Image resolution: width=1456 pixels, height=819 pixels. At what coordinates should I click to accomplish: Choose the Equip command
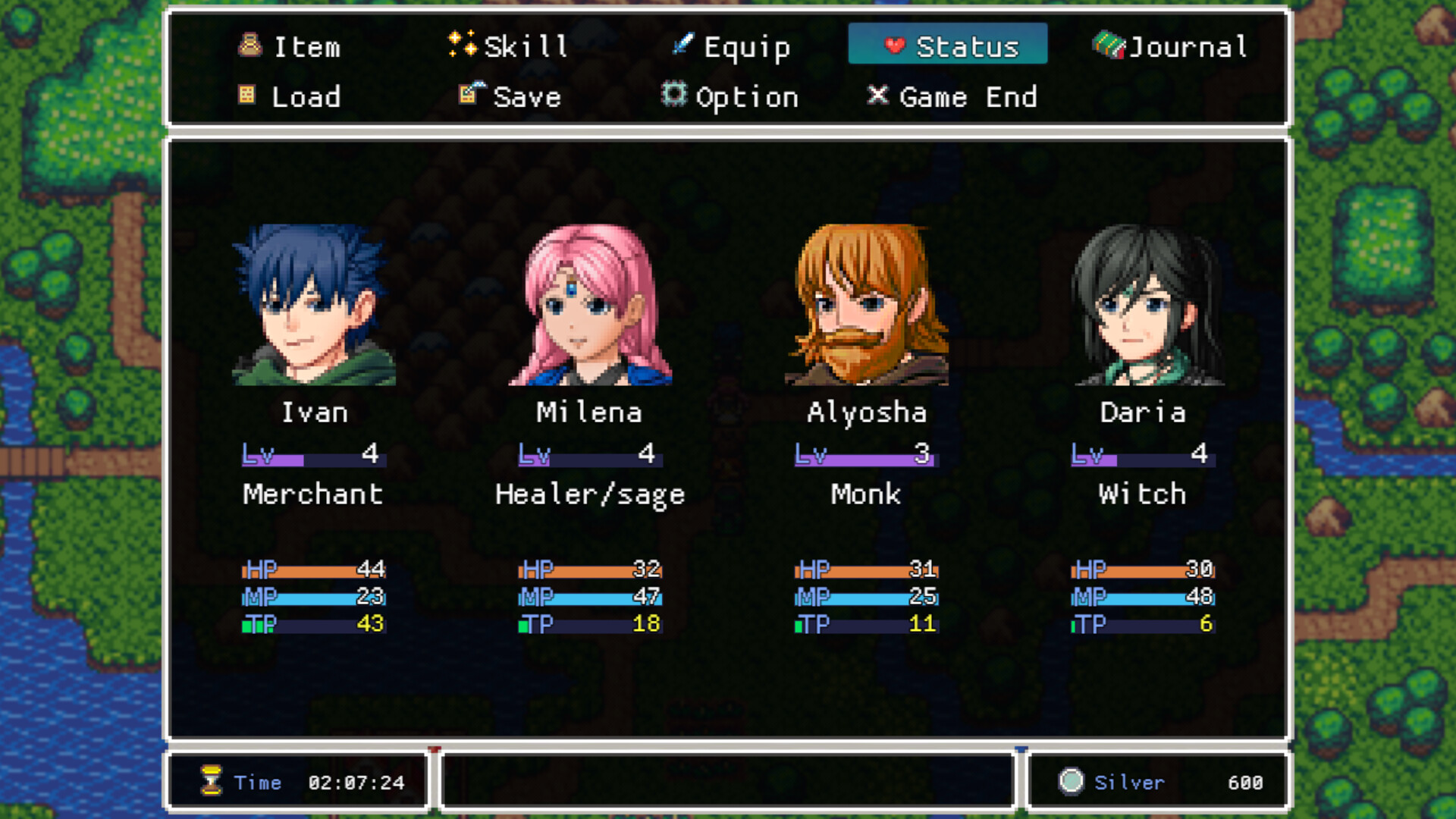[732, 47]
